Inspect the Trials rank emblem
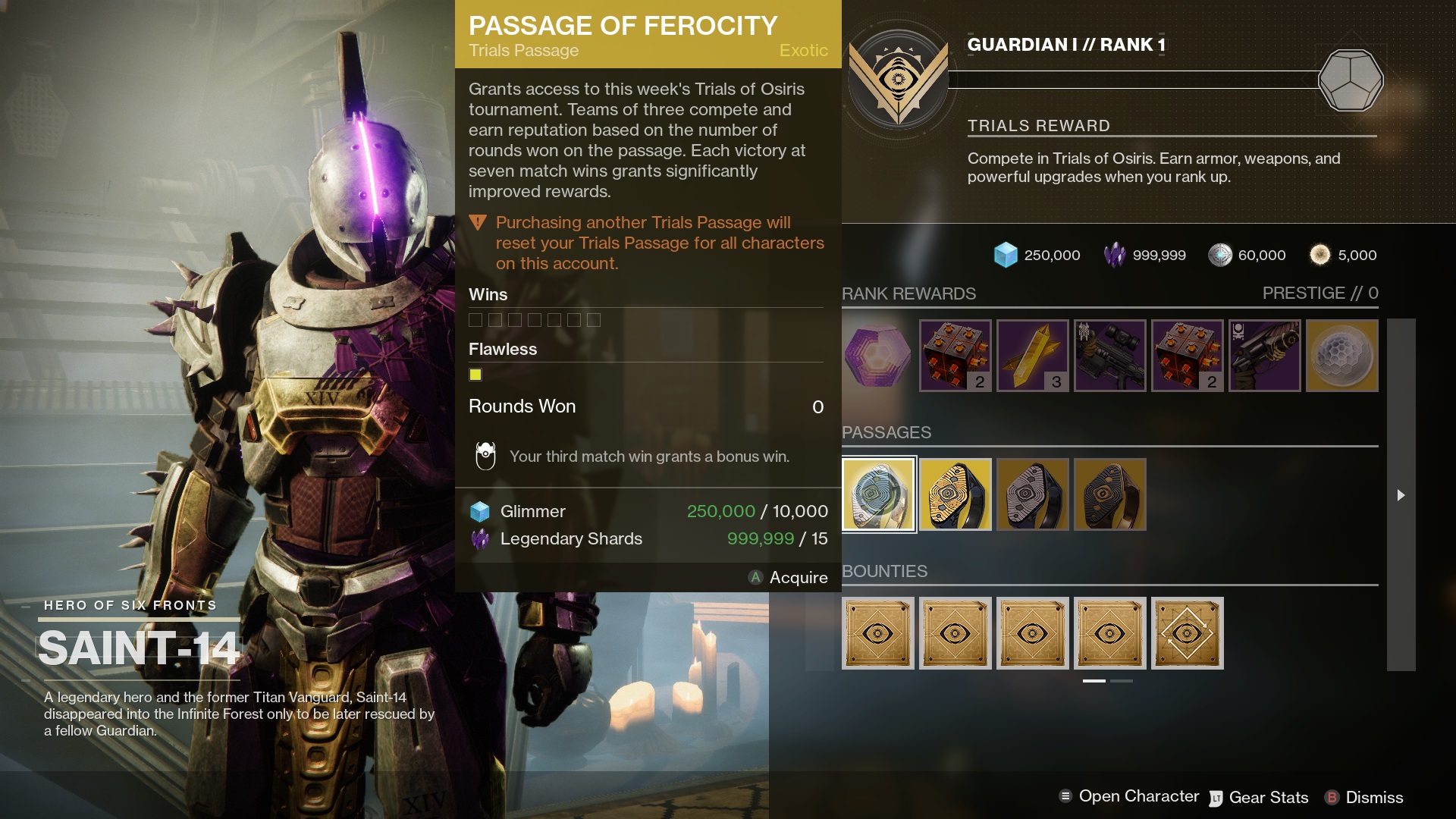1456x819 pixels. click(x=899, y=80)
